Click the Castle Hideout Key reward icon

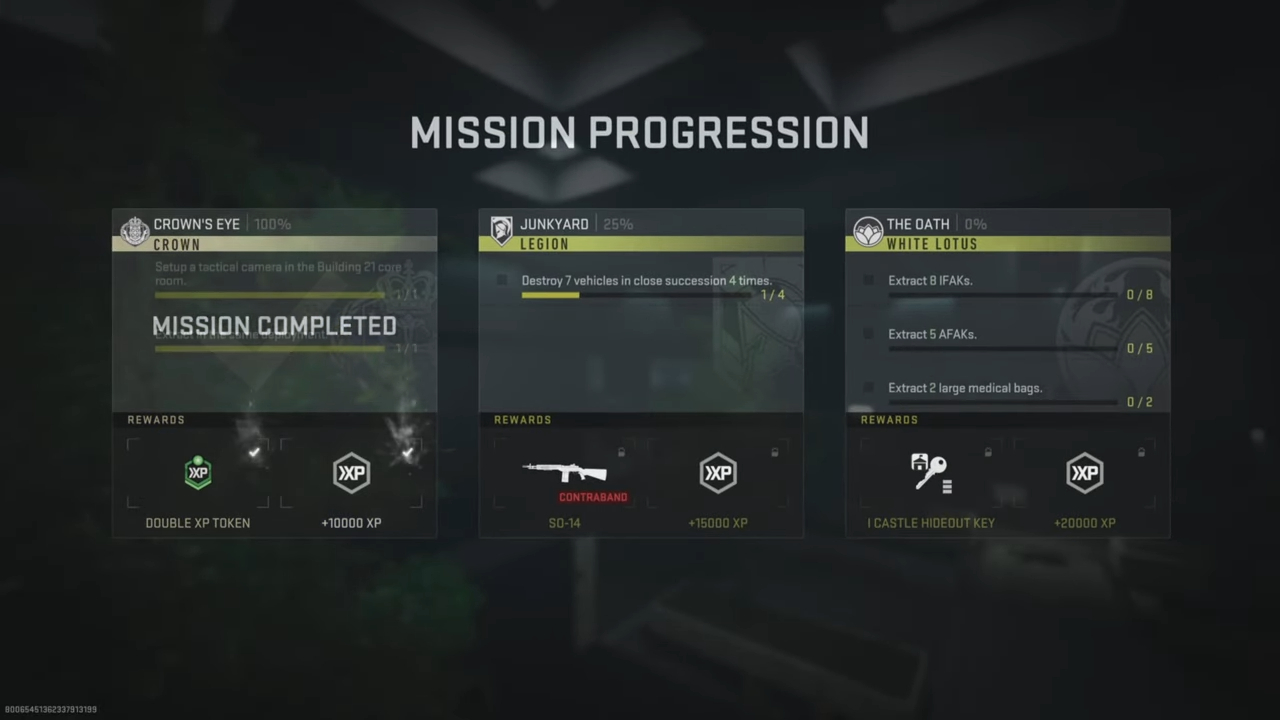pyautogui.click(x=931, y=472)
